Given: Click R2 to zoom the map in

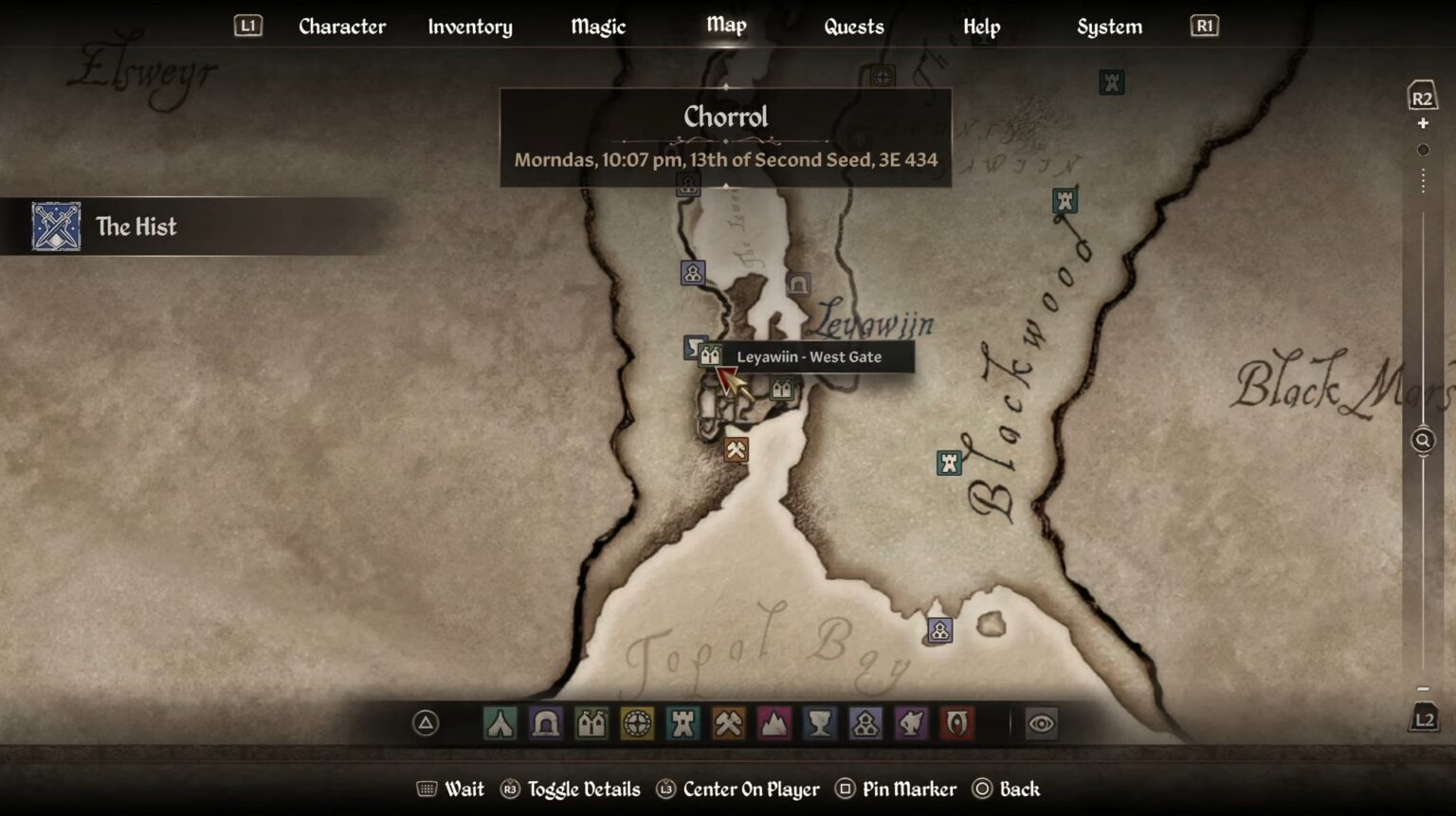Looking at the screenshot, I should click(x=1421, y=95).
